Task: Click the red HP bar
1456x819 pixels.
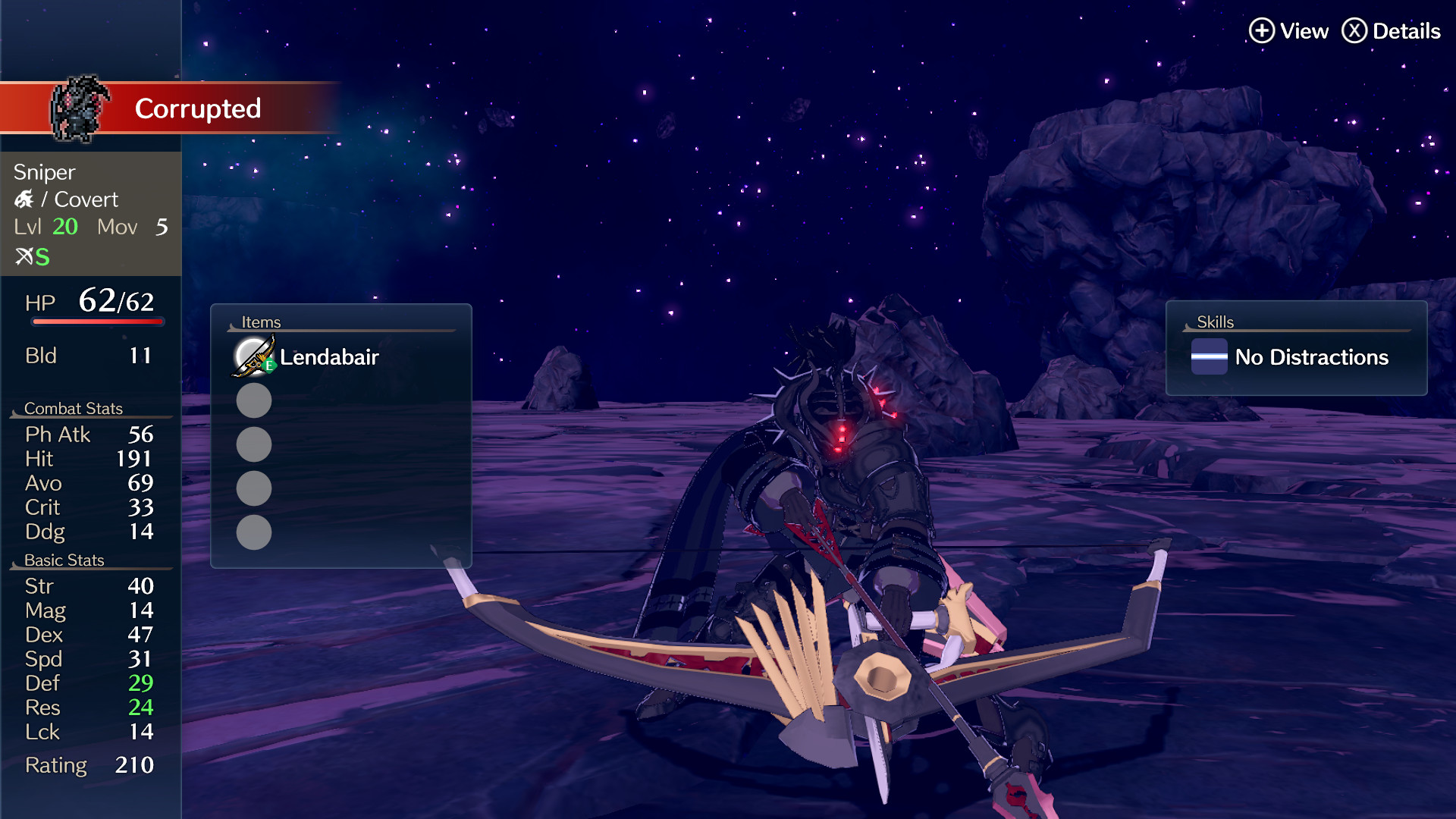Action: pyautogui.click(x=98, y=321)
